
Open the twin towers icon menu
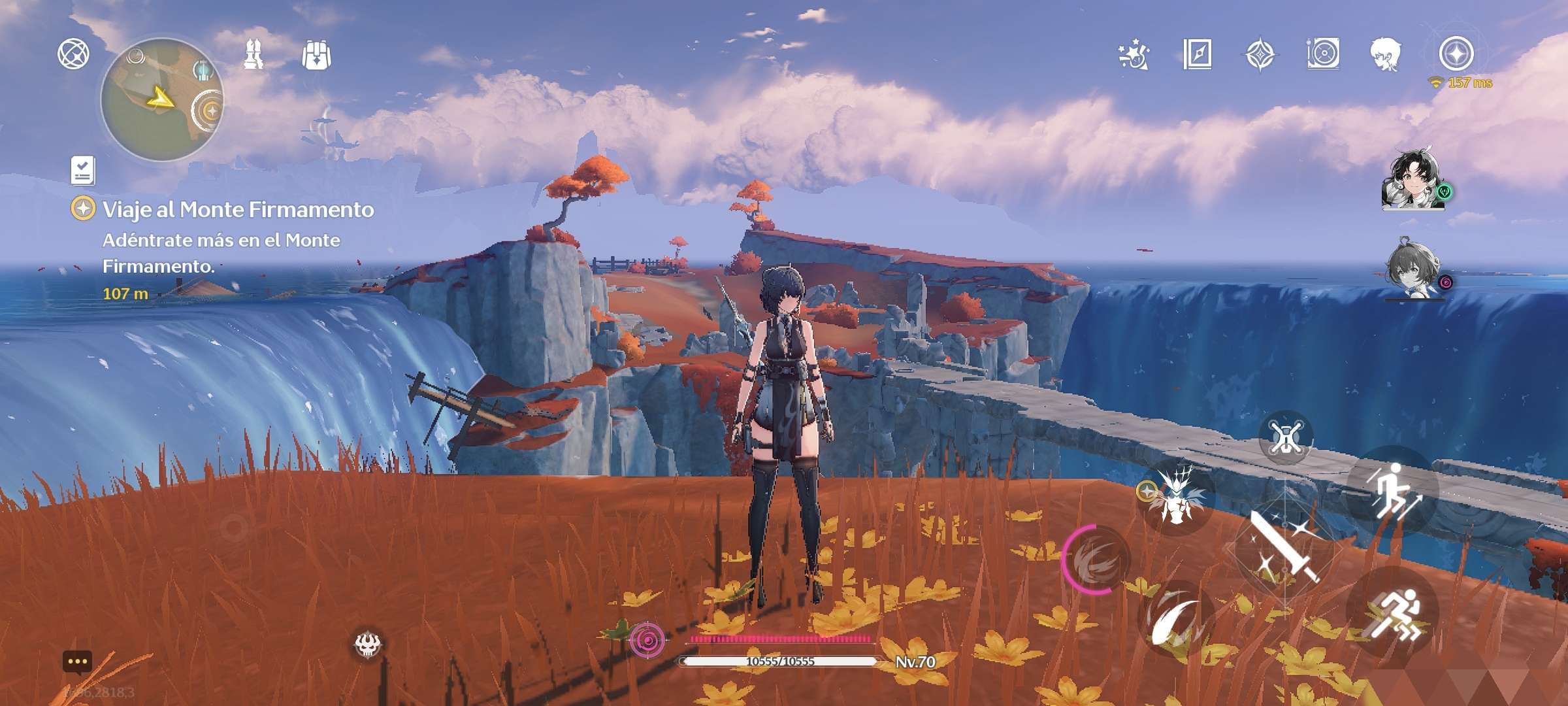tap(253, 54)
